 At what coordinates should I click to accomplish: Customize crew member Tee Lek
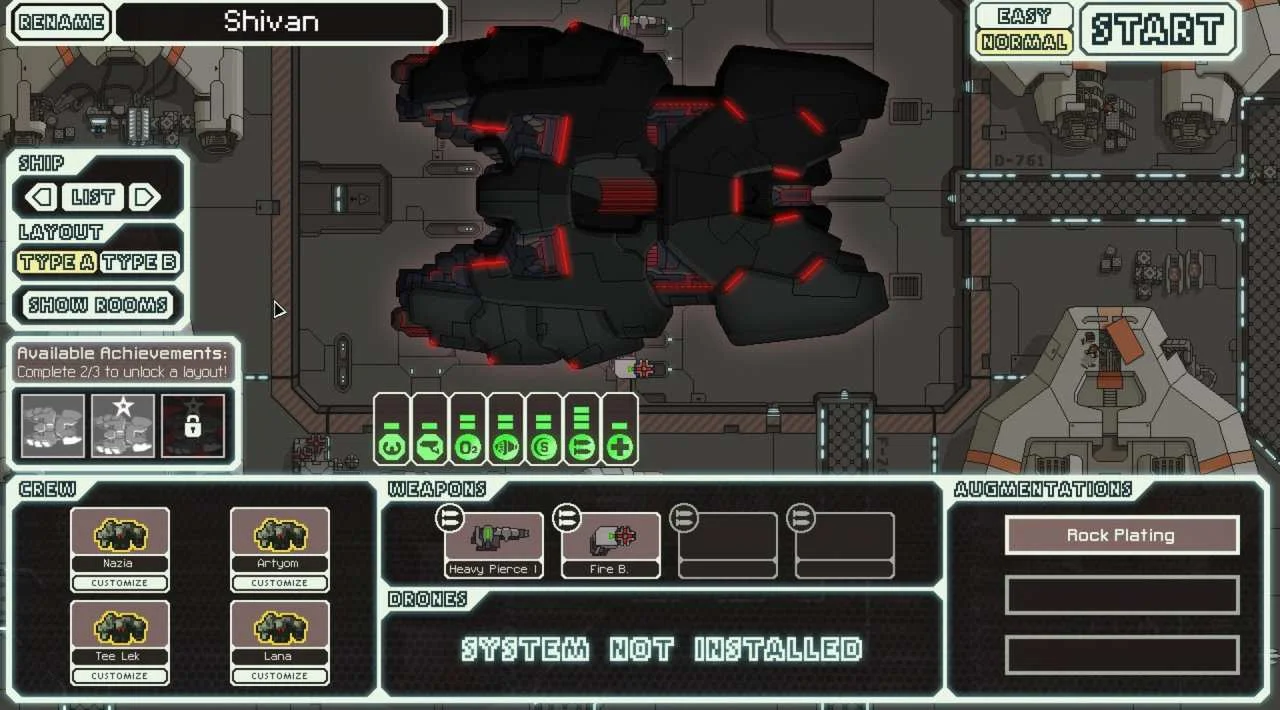pos(119,676)
